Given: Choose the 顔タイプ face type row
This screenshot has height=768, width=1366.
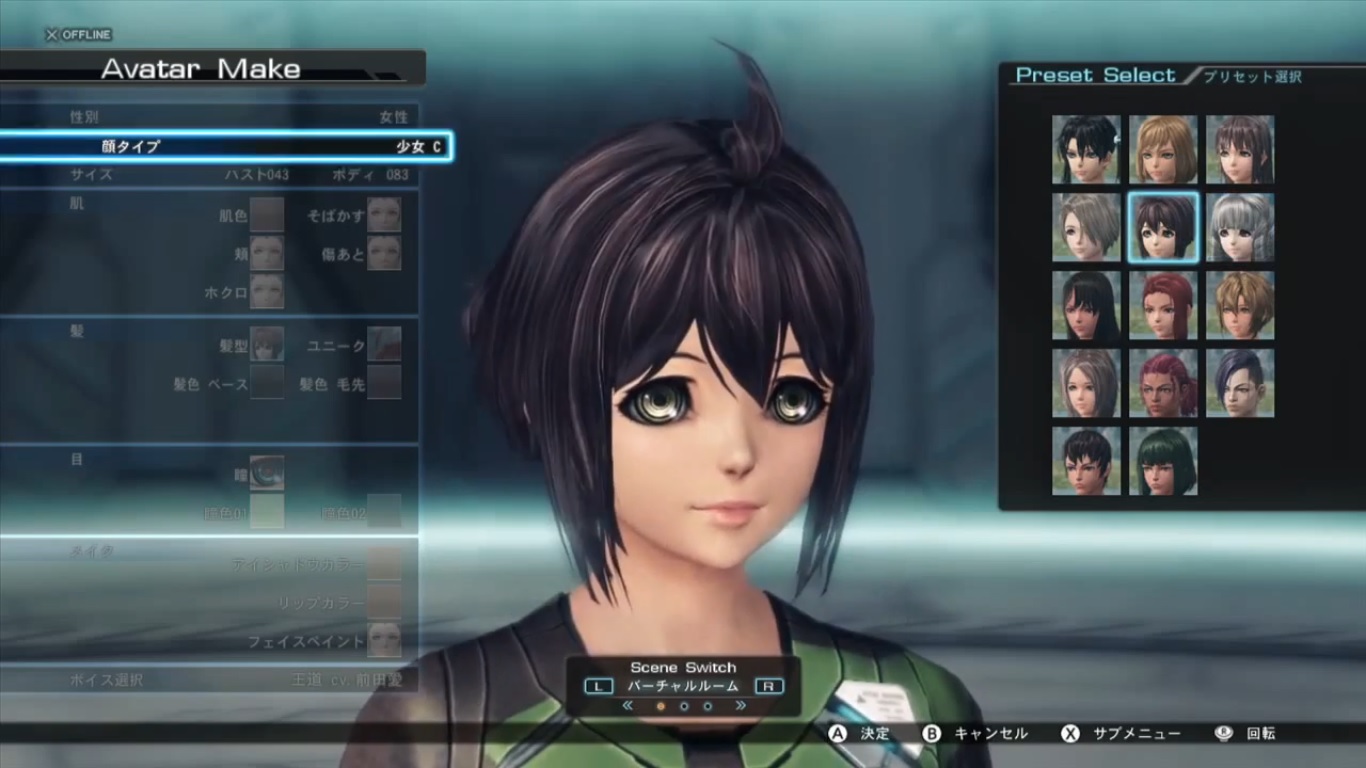Looking at the screenshot, I should tap(226, 147).
